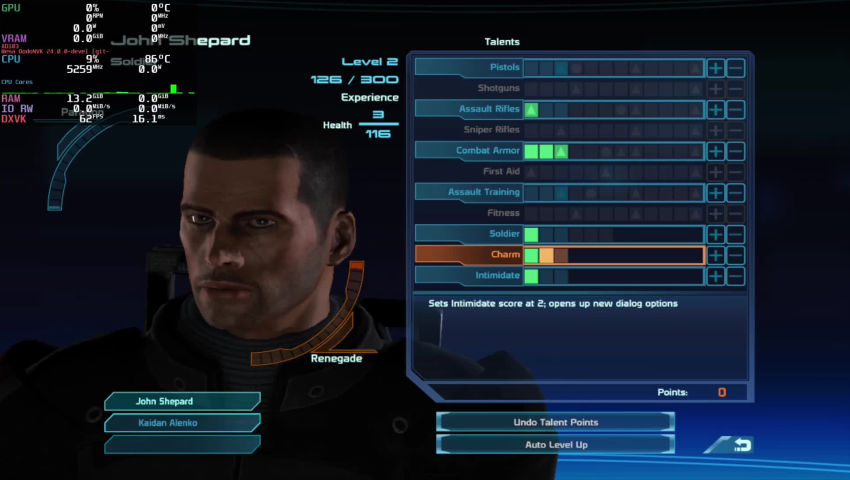850x480 pixels.
Task: Undo Talent Points
Action: coord(555,422)
